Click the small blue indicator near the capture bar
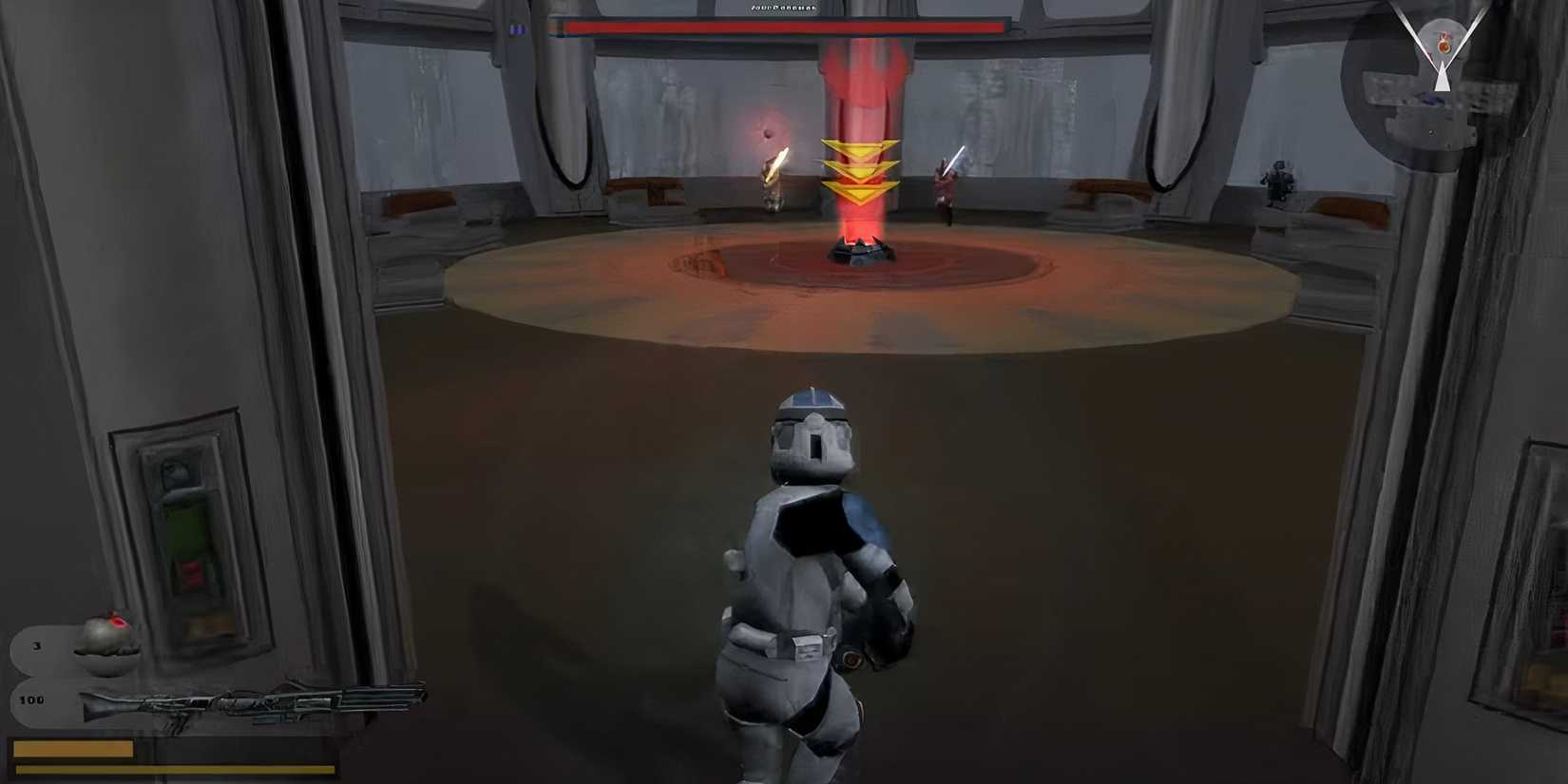This screenshot has width=1568, height=784. pyautogui.click(x=518, y=28)
